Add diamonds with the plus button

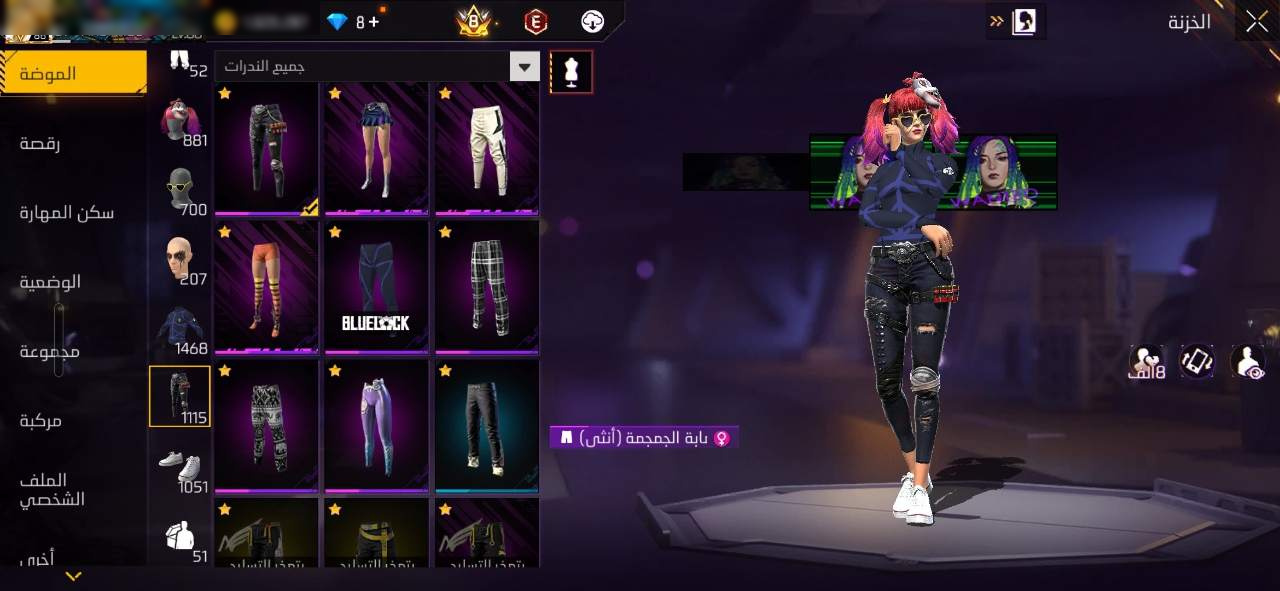pyautogui.click(x=374, y=21)
